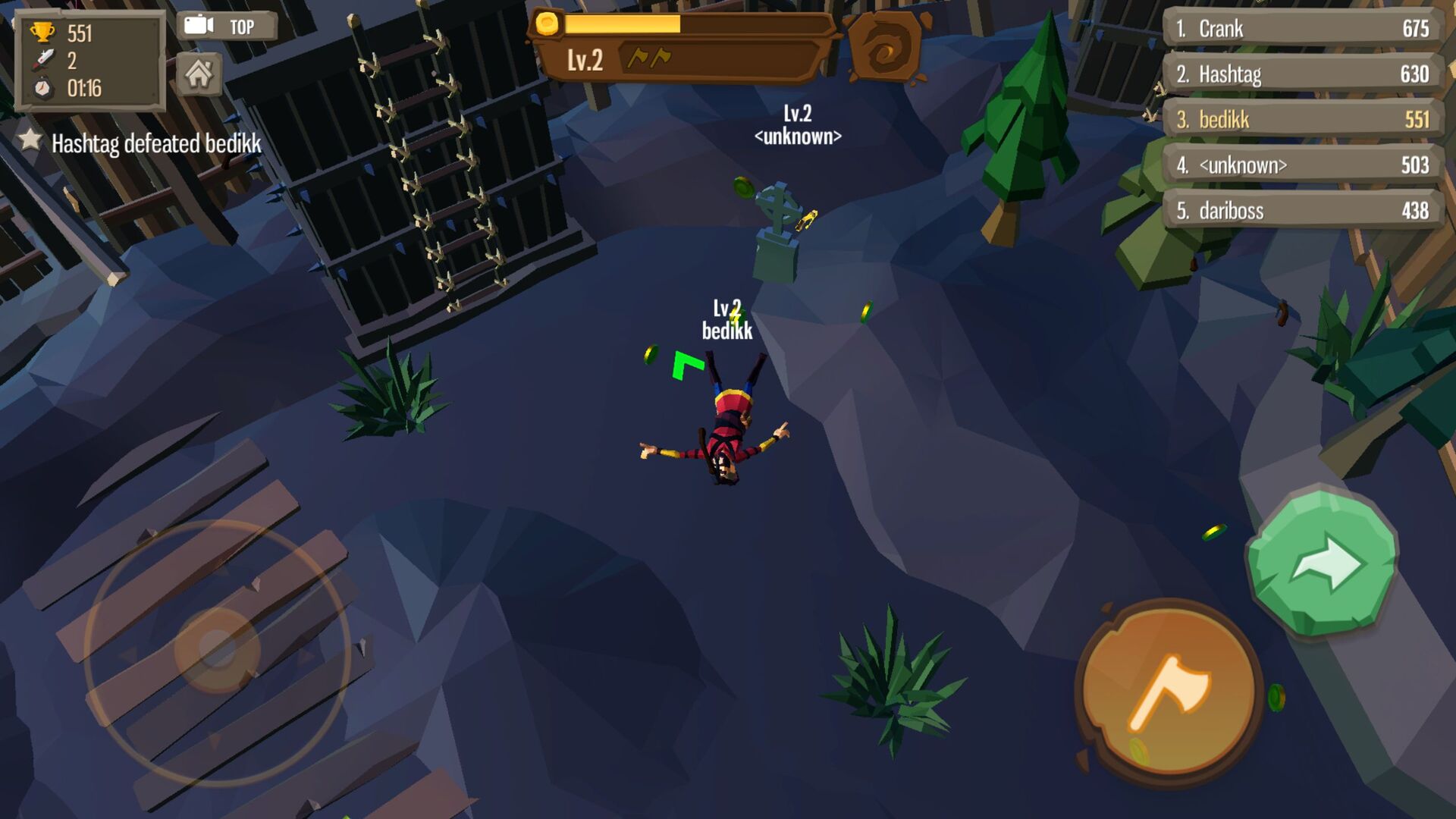
Task: Click the star notification icon
Action: (x=29, y=141)
